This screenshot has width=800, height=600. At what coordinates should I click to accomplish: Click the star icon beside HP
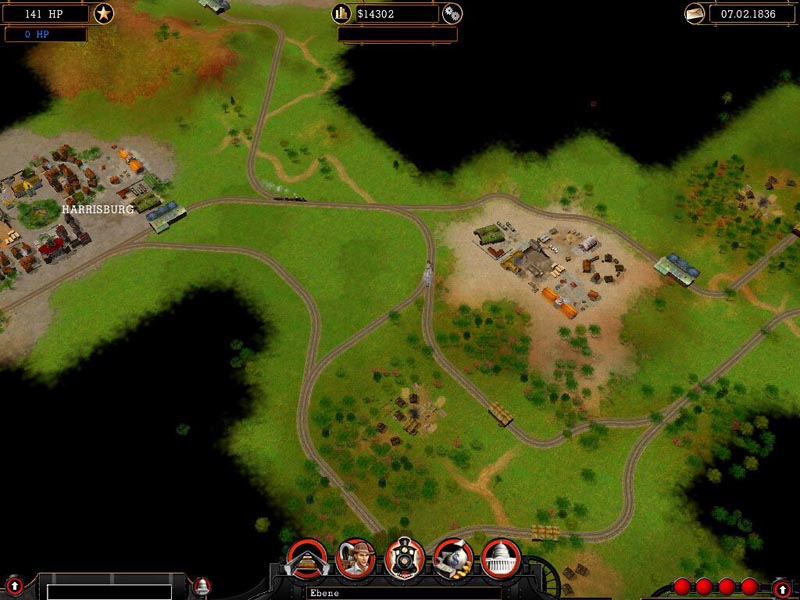tap(104, 14)
